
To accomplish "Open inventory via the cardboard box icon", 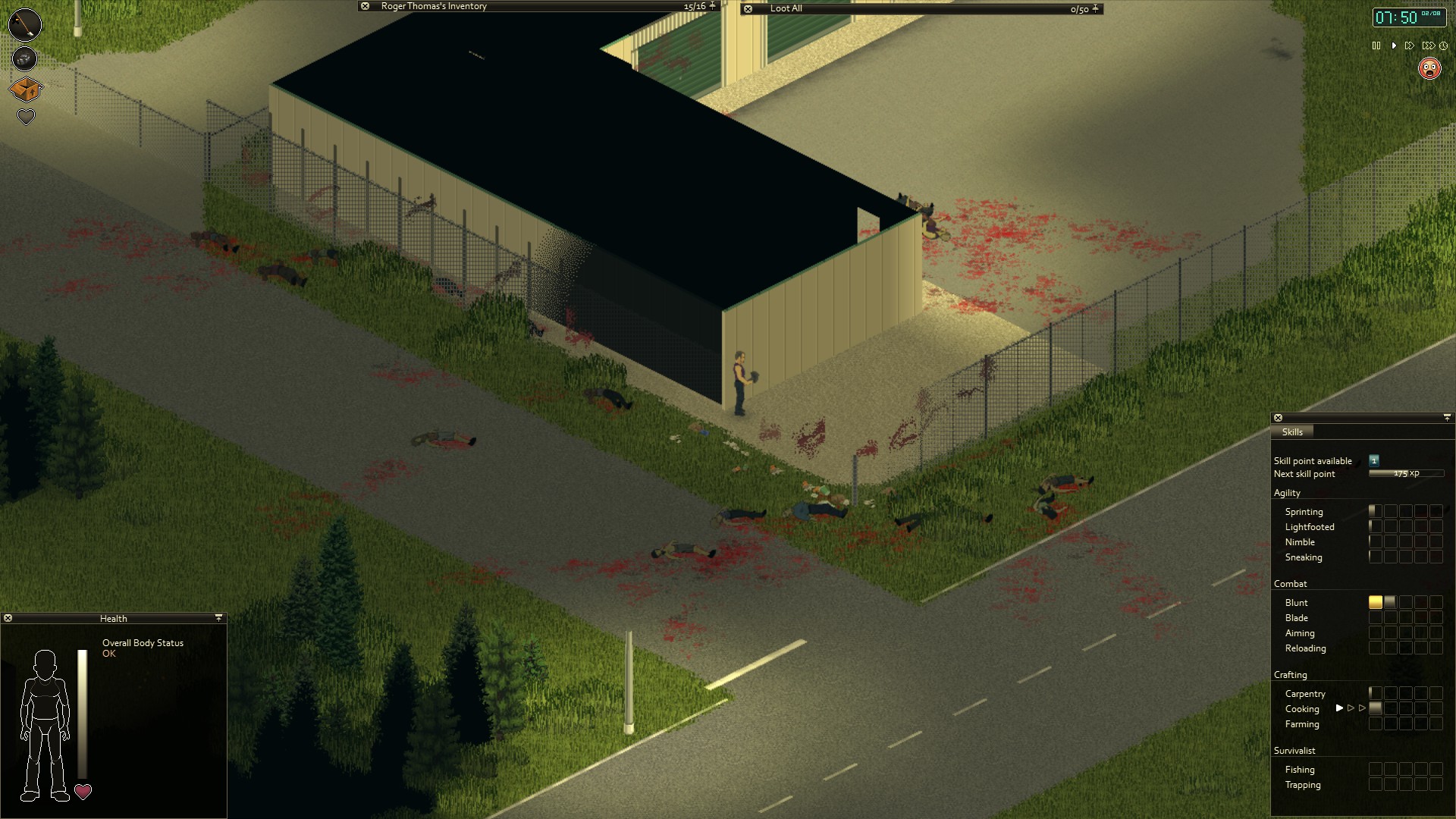I will pyautogui.click(x=24, y=89).
